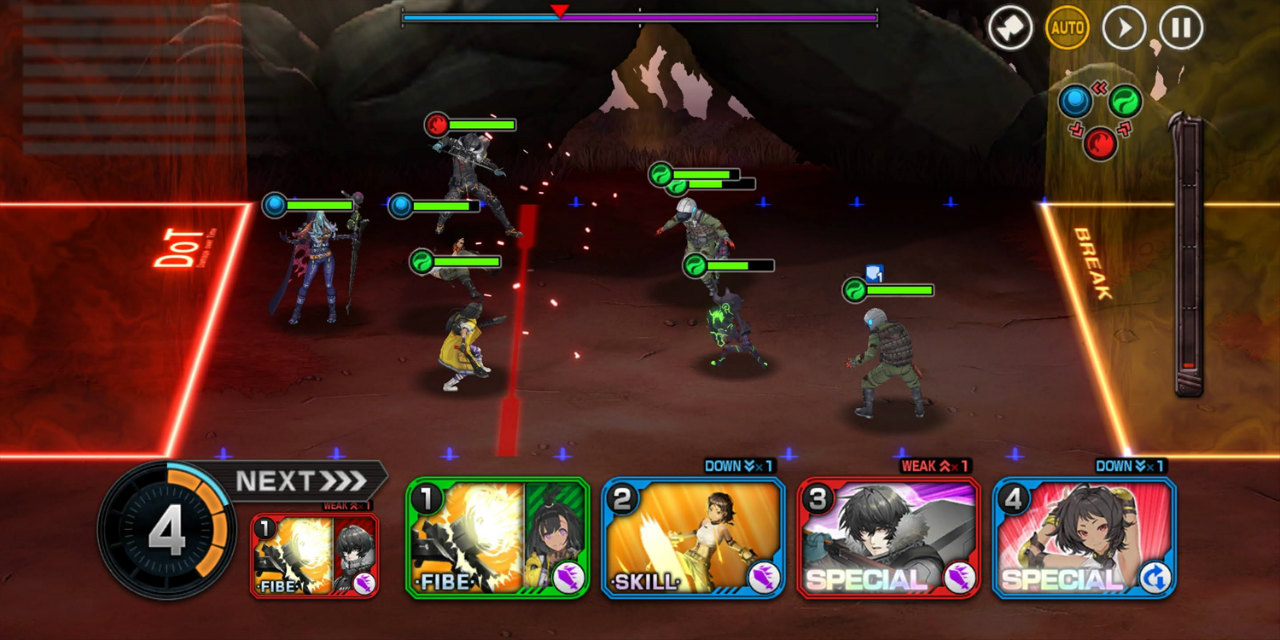Toggle the AUTO battle button

[1067, 28]
